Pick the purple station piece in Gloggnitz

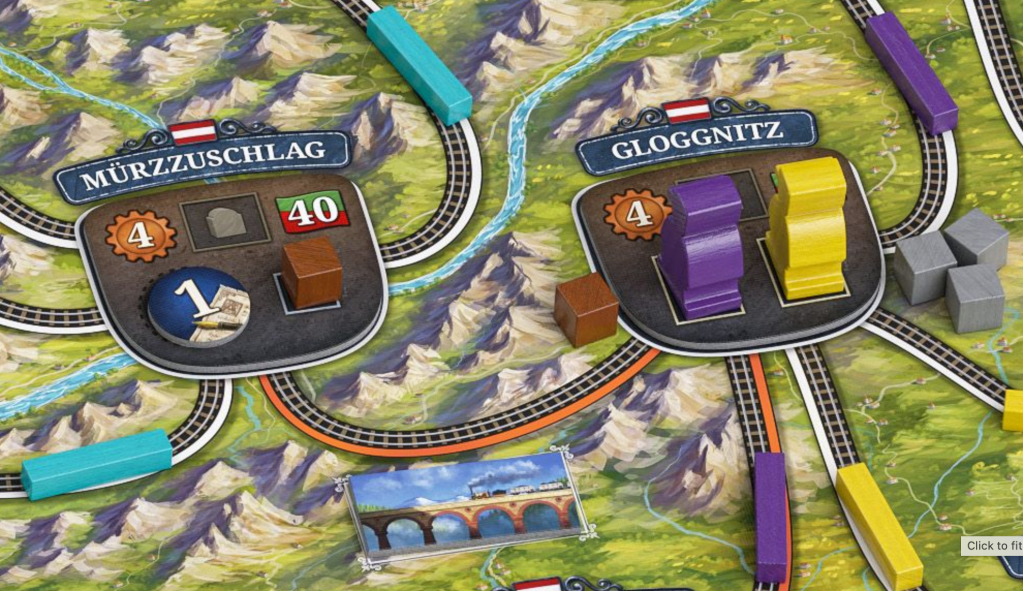699,245
